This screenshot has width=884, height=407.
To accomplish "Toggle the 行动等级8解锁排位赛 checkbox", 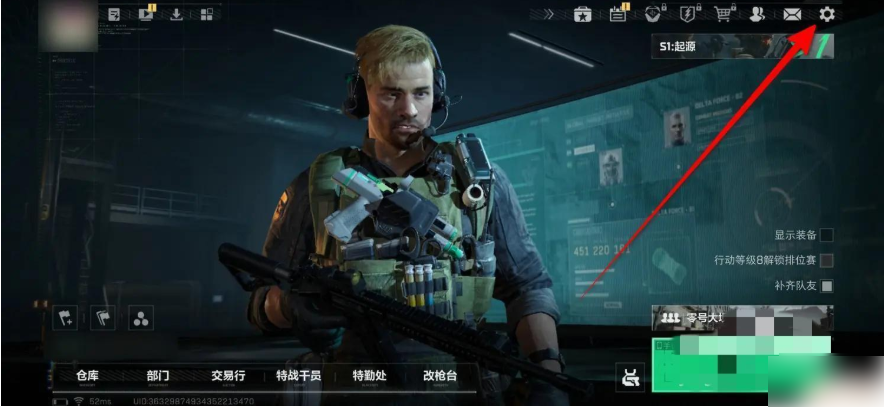I will click(826, 260).
